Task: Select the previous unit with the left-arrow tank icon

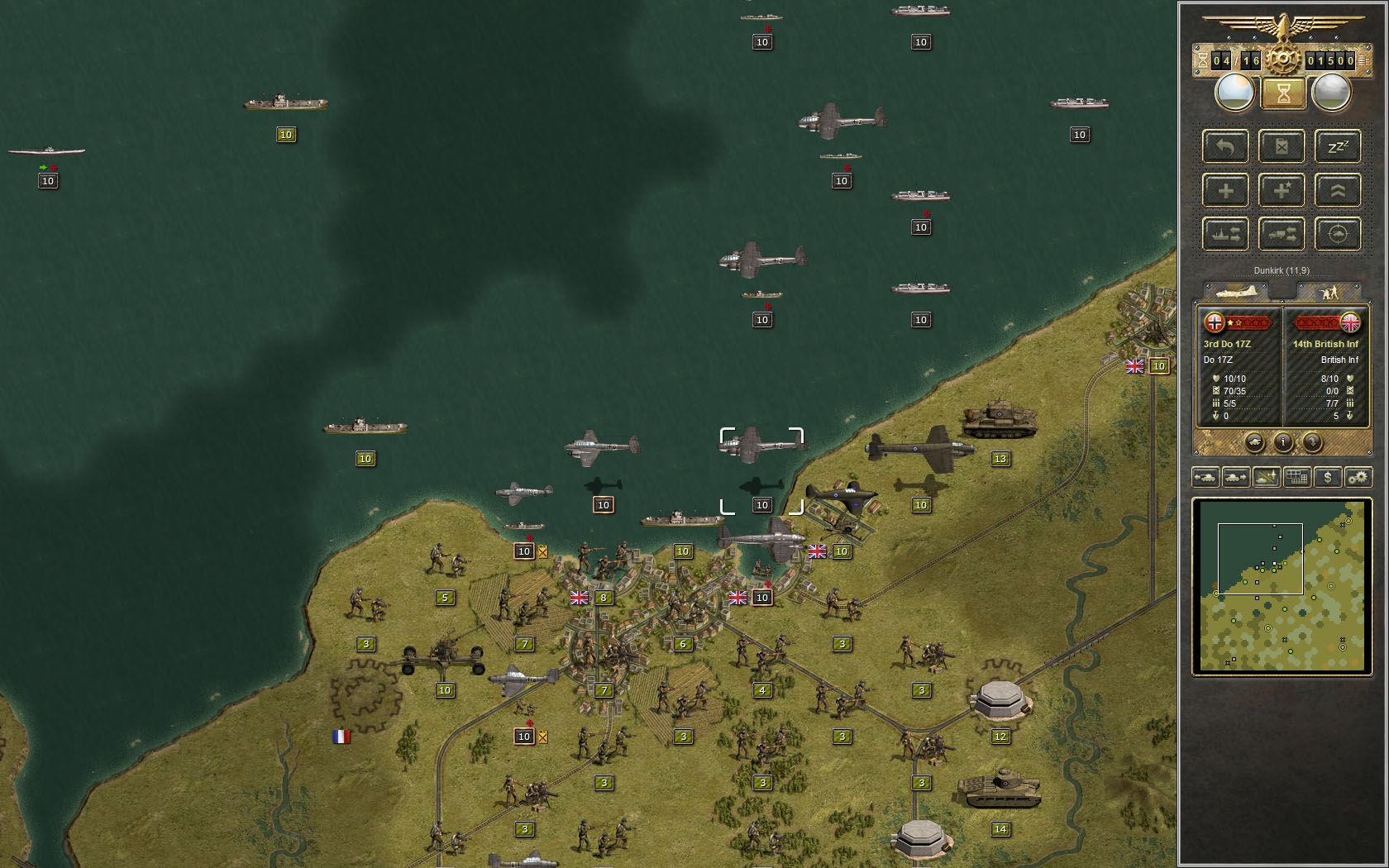Action: [1205, 477]
